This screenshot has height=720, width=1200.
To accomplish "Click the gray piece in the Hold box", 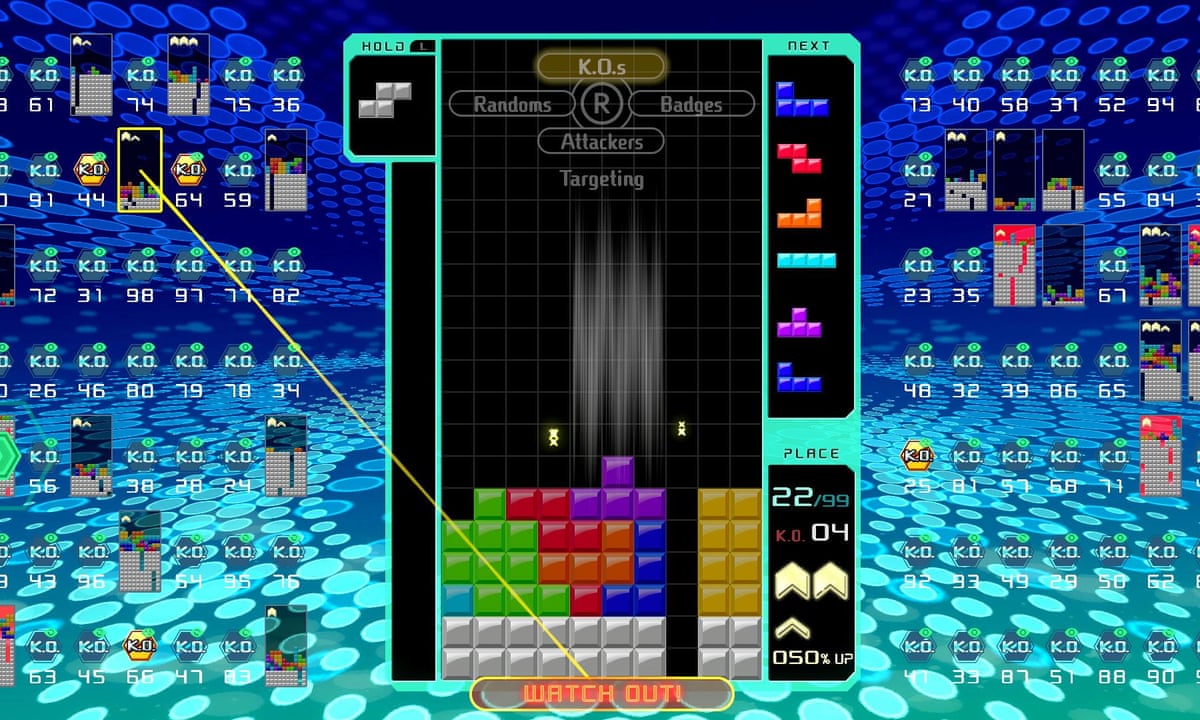I will point(385,101).
